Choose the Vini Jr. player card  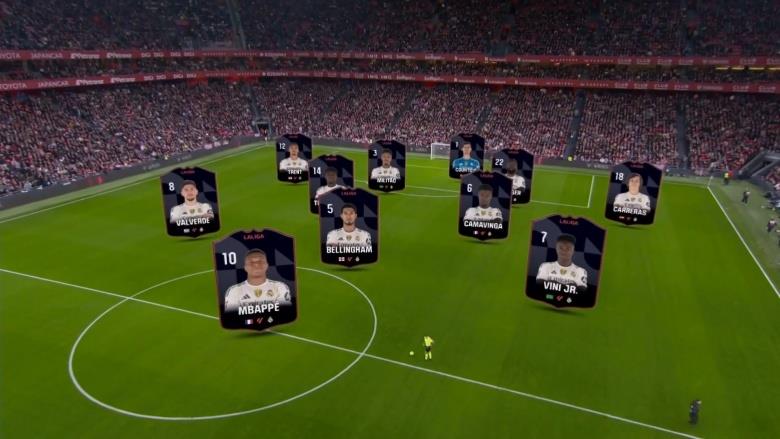tap(564, 261)
